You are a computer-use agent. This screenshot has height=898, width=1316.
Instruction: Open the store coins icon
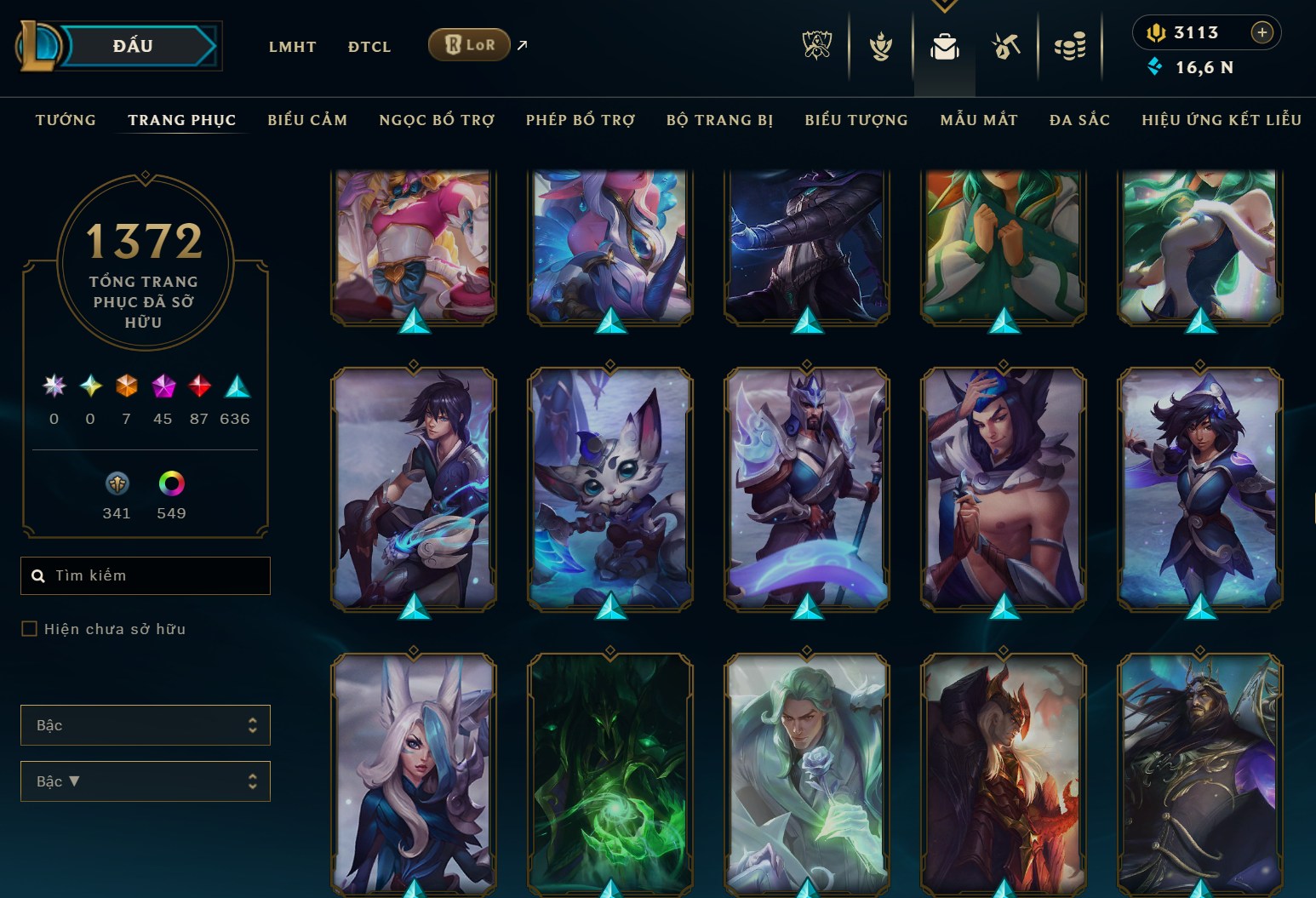click(x=1071, y=47)
